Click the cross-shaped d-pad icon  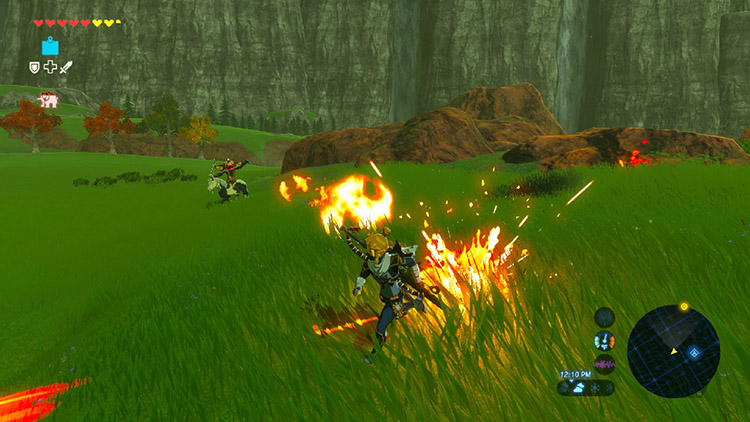pyautogui.click(x=50, y=67)
